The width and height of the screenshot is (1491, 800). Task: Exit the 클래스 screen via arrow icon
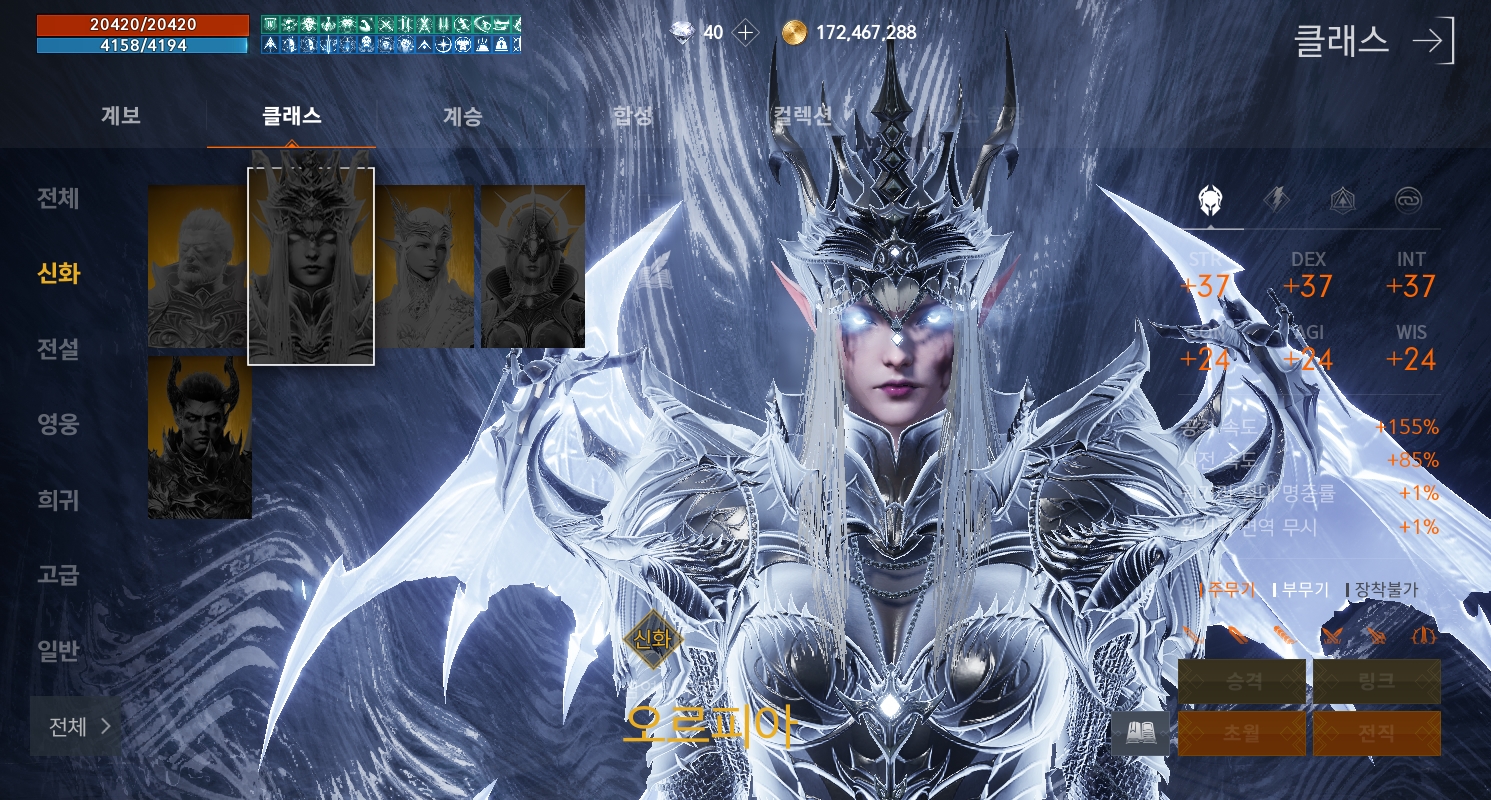pyautogui.click(x=1435, y=41)
